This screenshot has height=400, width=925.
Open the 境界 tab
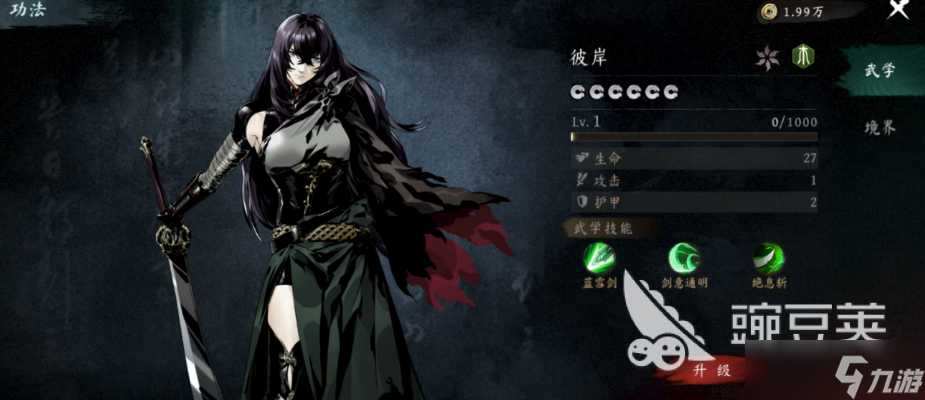880,127
